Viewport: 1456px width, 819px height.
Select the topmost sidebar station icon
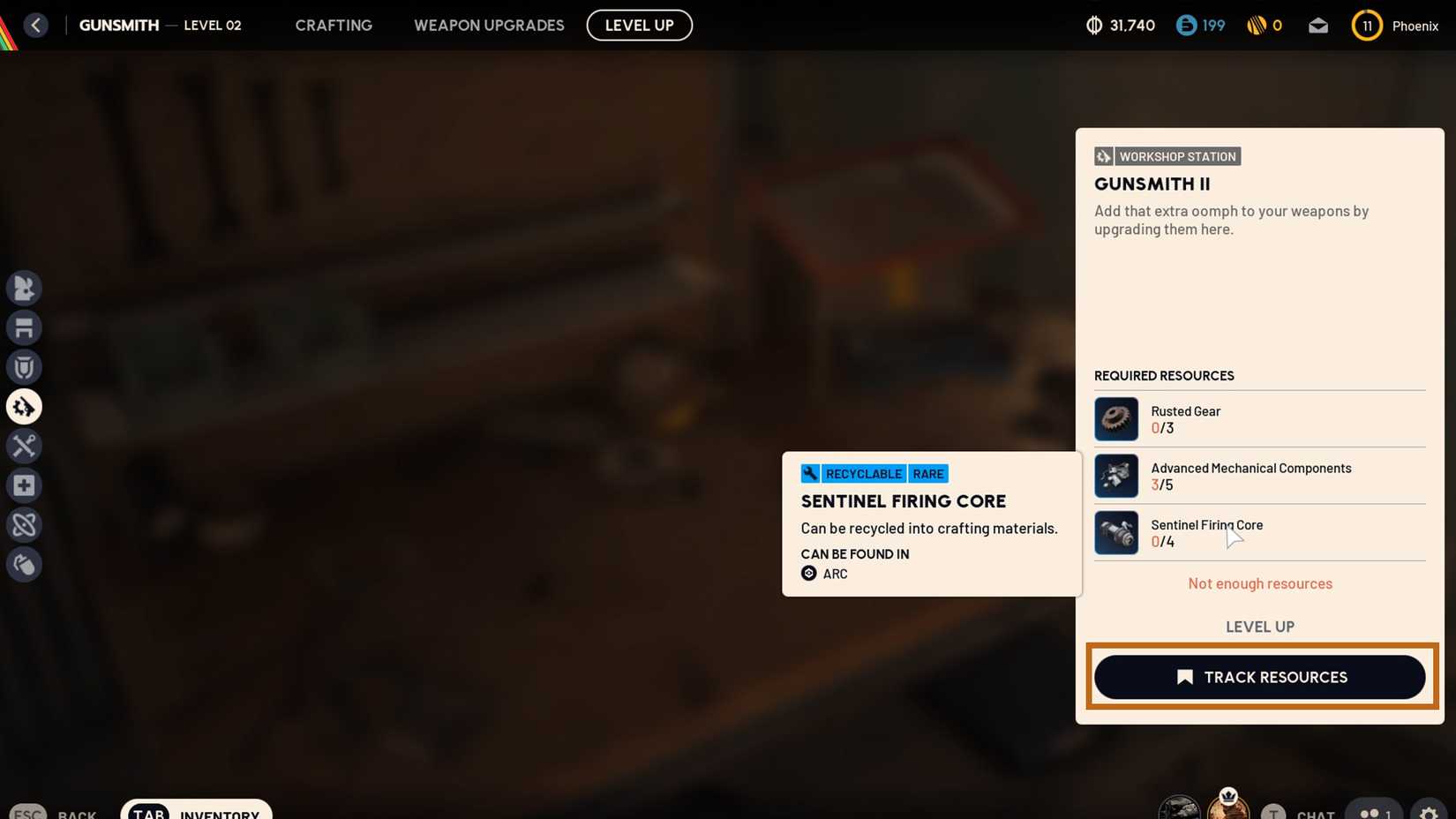tap(24, 288)
